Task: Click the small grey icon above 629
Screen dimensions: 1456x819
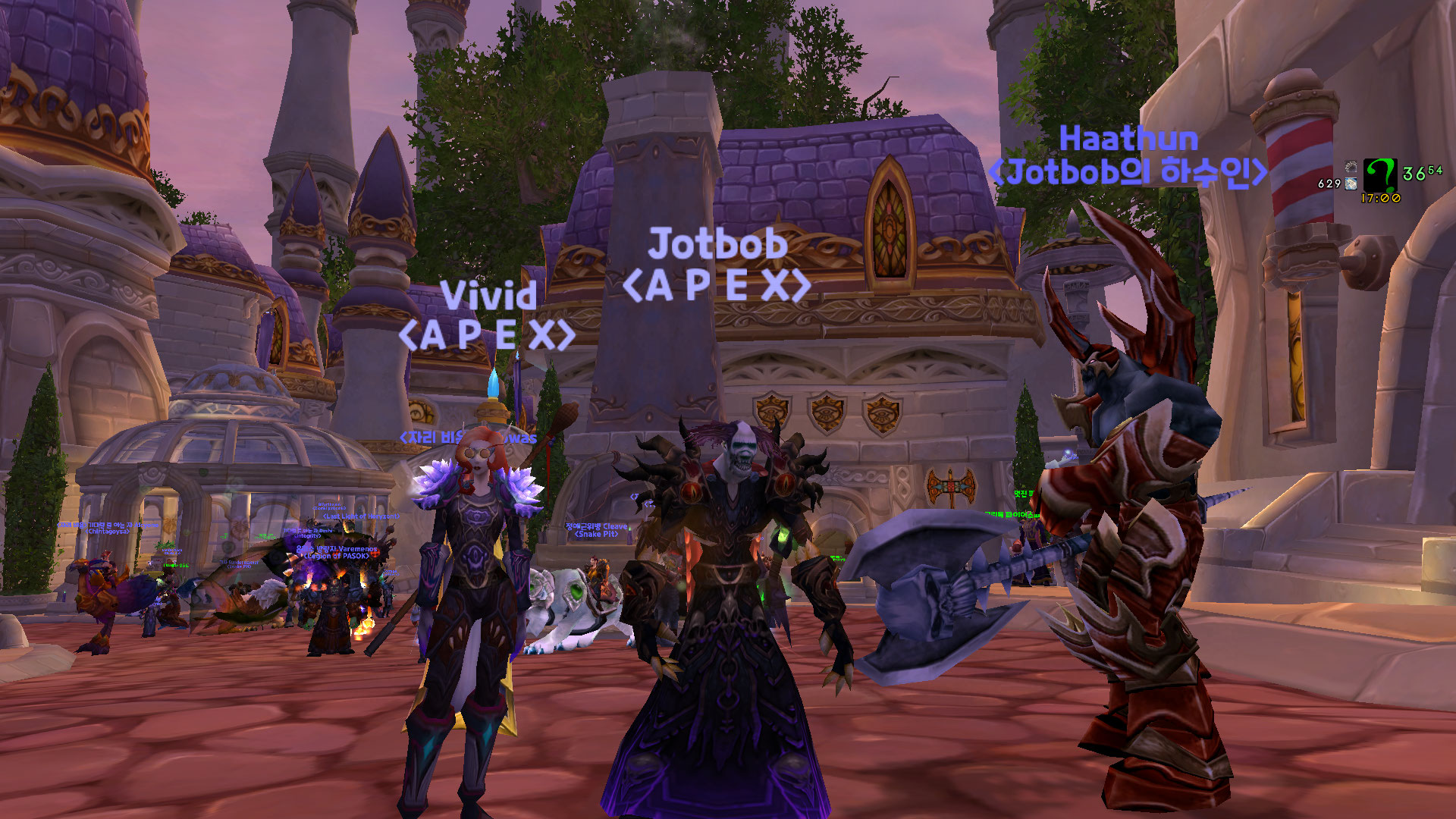Action: [1351, 168]
